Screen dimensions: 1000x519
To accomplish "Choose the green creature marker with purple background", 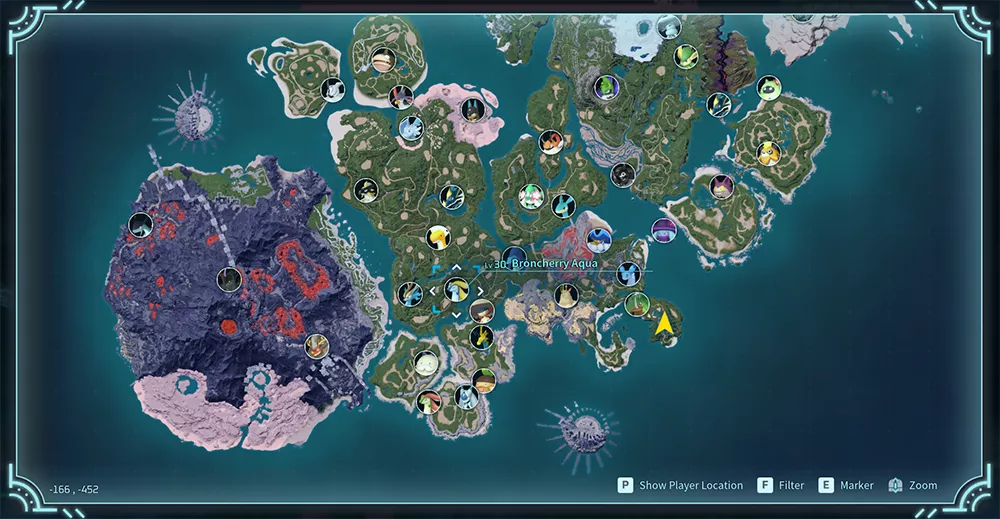I will tap(606, 87).
